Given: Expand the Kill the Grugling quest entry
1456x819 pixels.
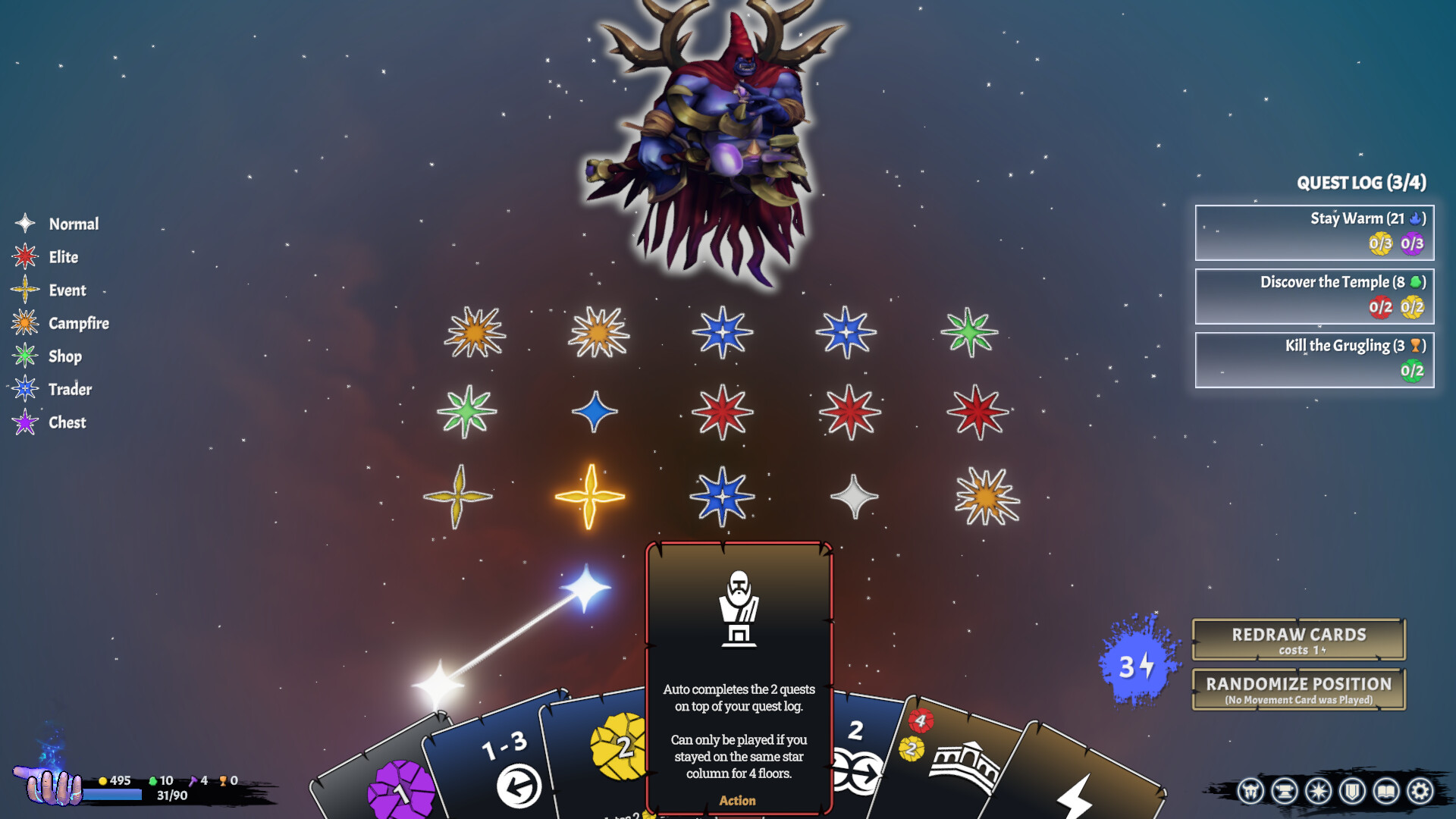Looking at the screenshot, I should [x=1313, y=359].
